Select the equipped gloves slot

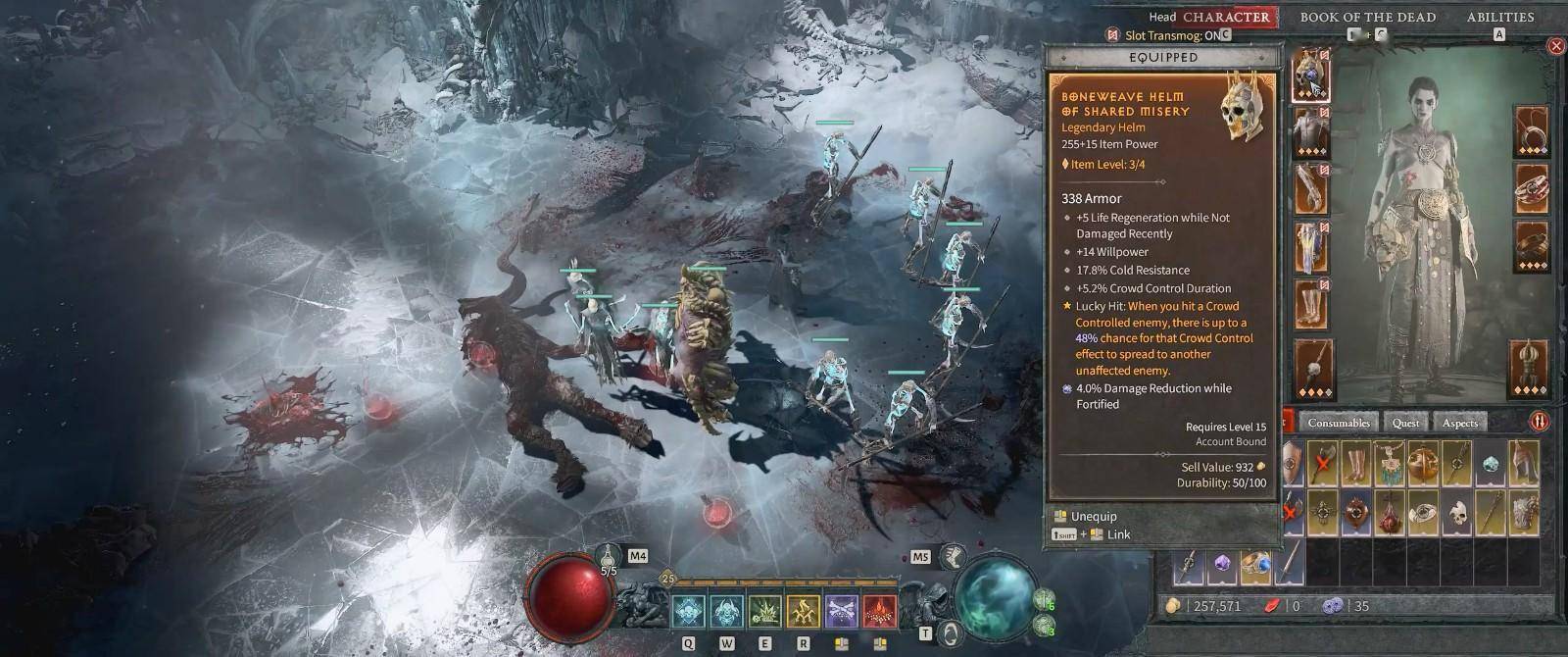[x=1310, y=188]
